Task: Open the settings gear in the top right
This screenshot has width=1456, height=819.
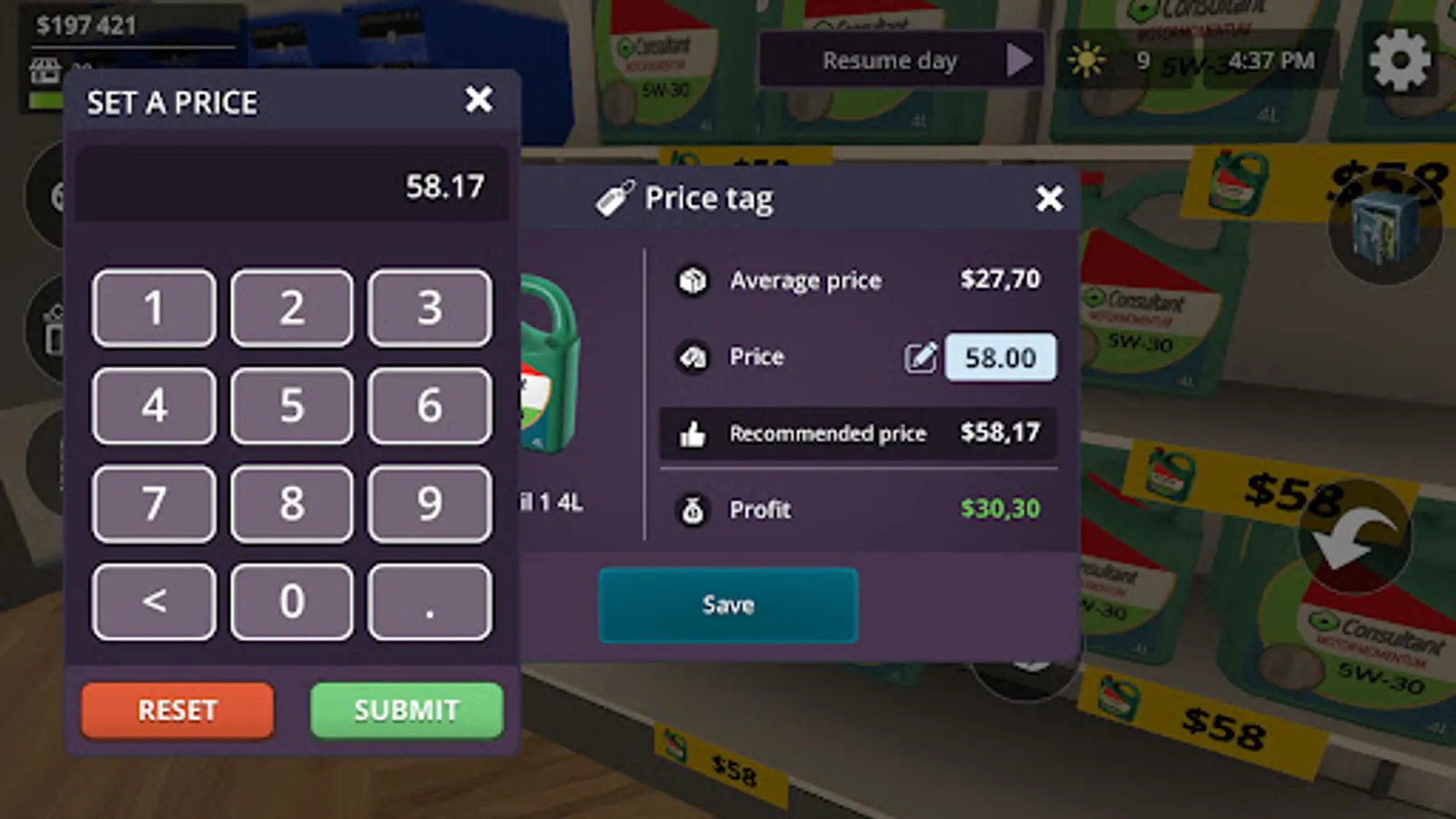Action: click(x=1399, y=60)
